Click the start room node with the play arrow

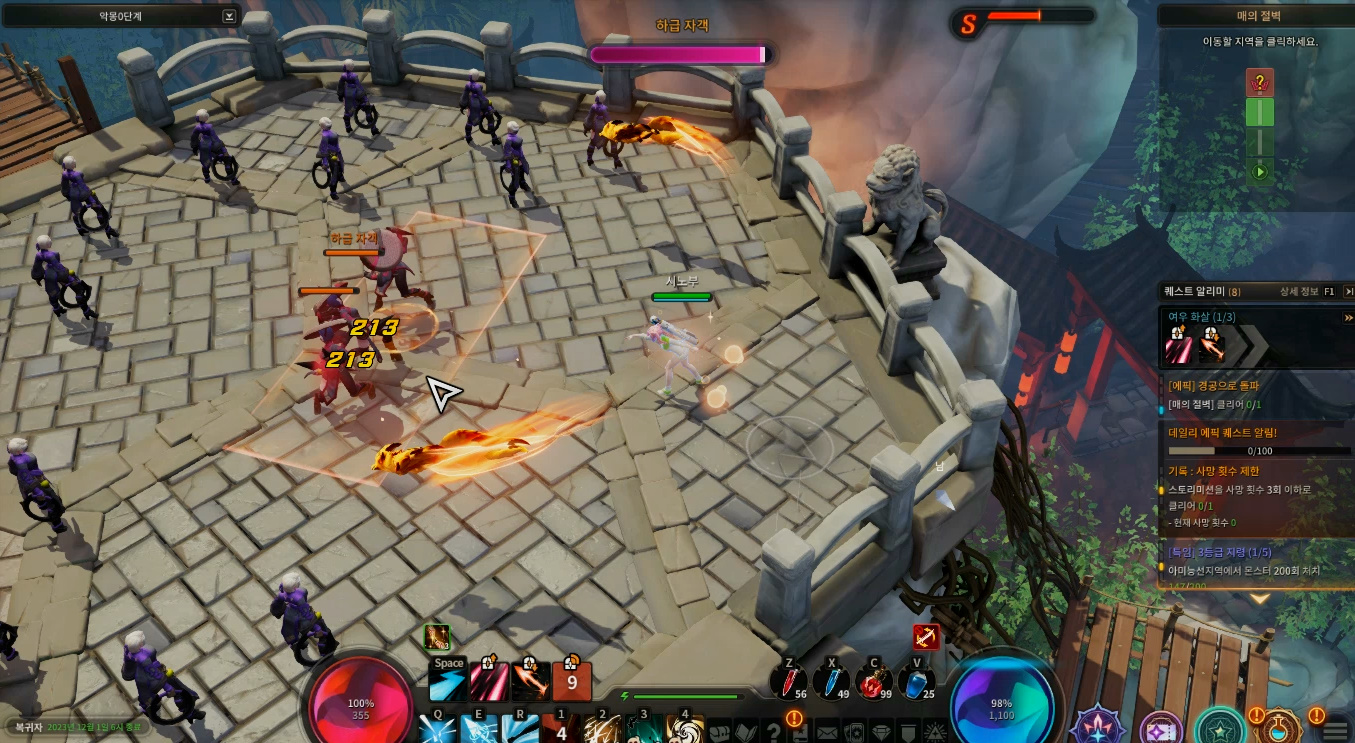tap(1259, 172)
